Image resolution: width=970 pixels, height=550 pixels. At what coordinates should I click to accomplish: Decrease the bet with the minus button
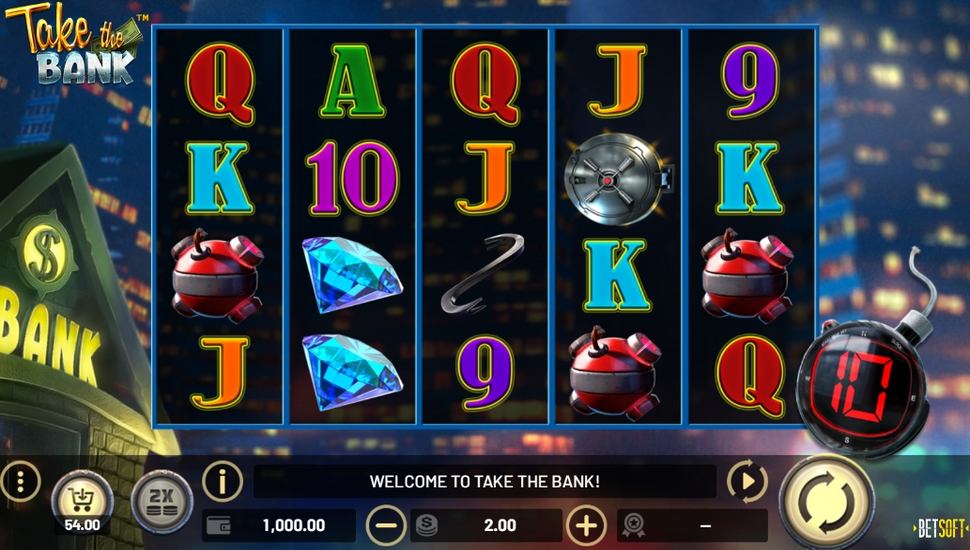point(385,525)
